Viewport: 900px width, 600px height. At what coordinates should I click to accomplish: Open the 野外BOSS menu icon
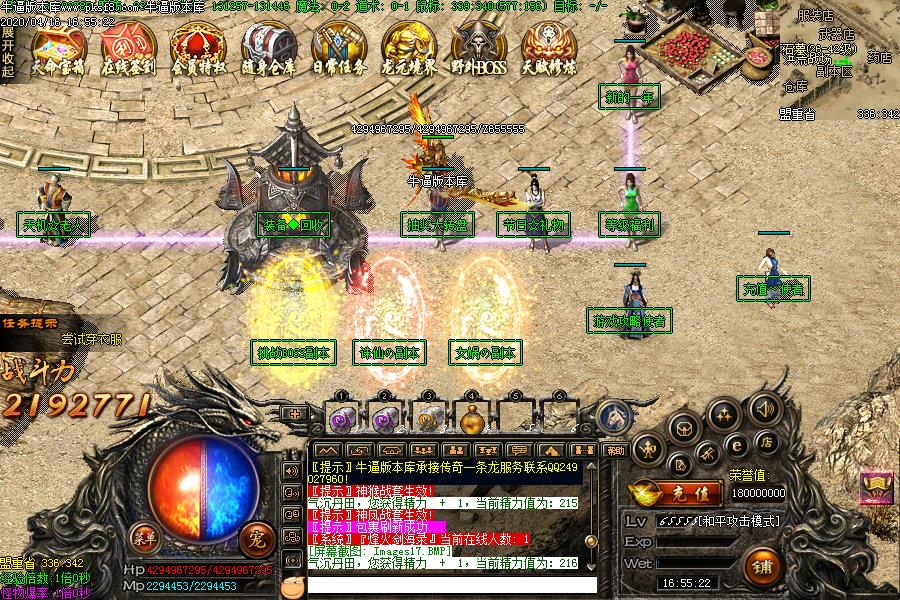tap(478, 50)
